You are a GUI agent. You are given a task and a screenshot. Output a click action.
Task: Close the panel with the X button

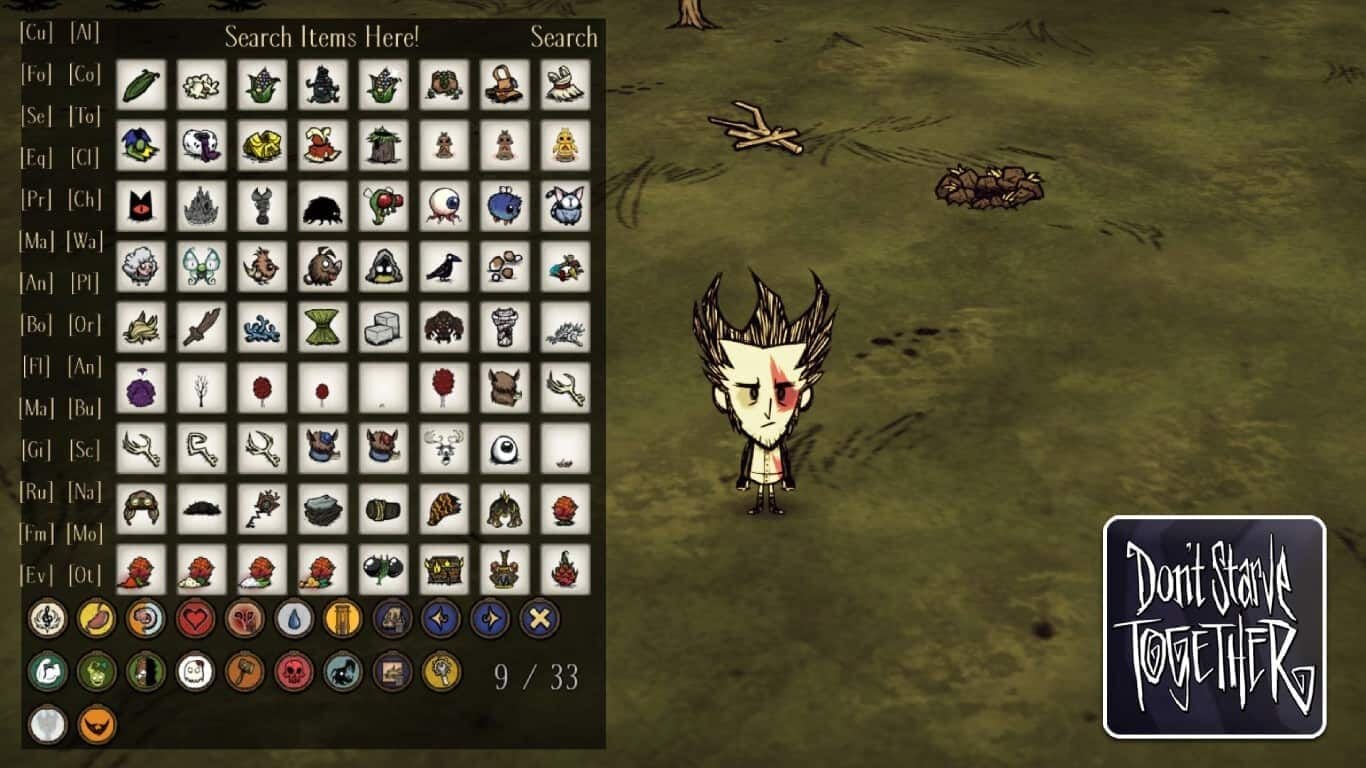tap(539, 619)
